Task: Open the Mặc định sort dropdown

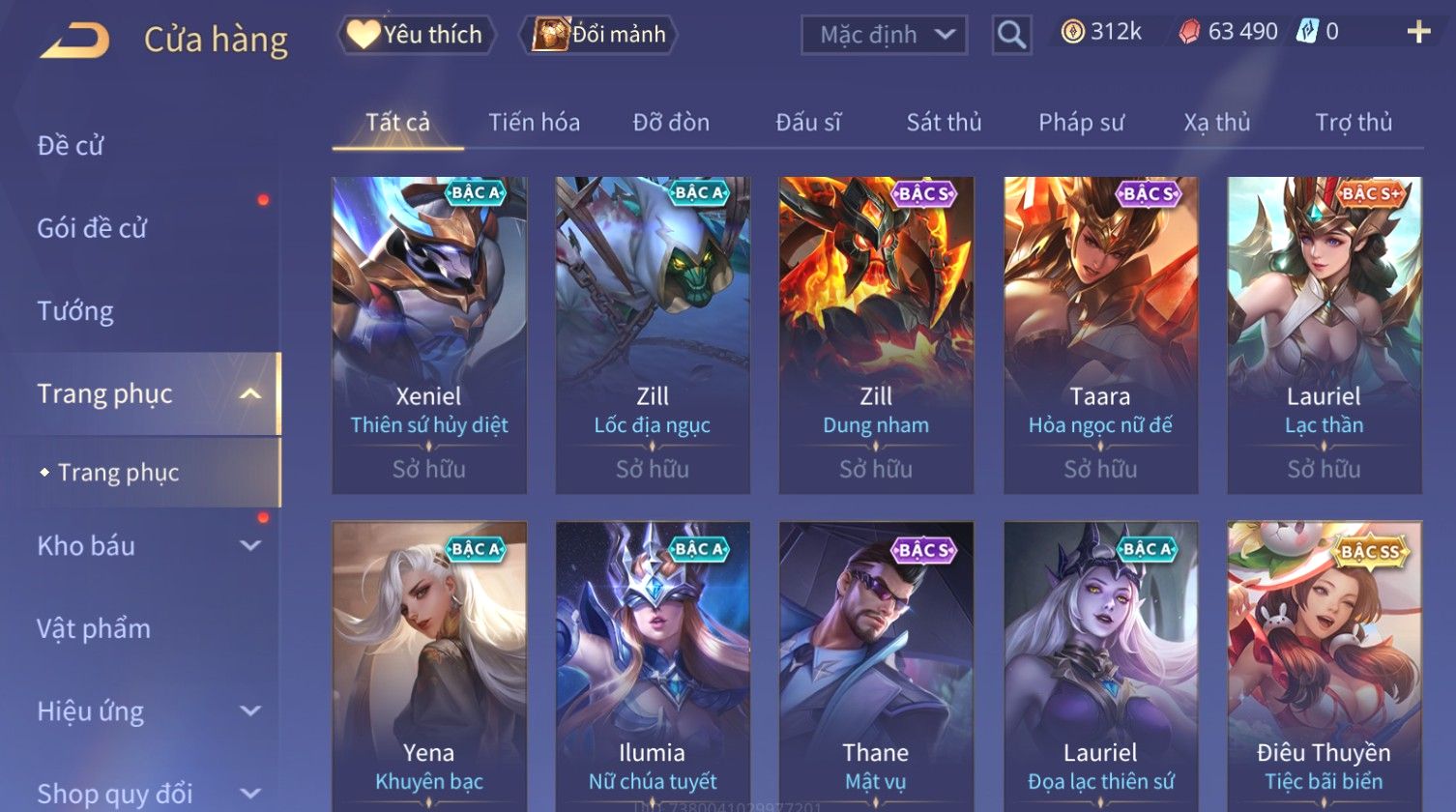Action: coord(884,35)
